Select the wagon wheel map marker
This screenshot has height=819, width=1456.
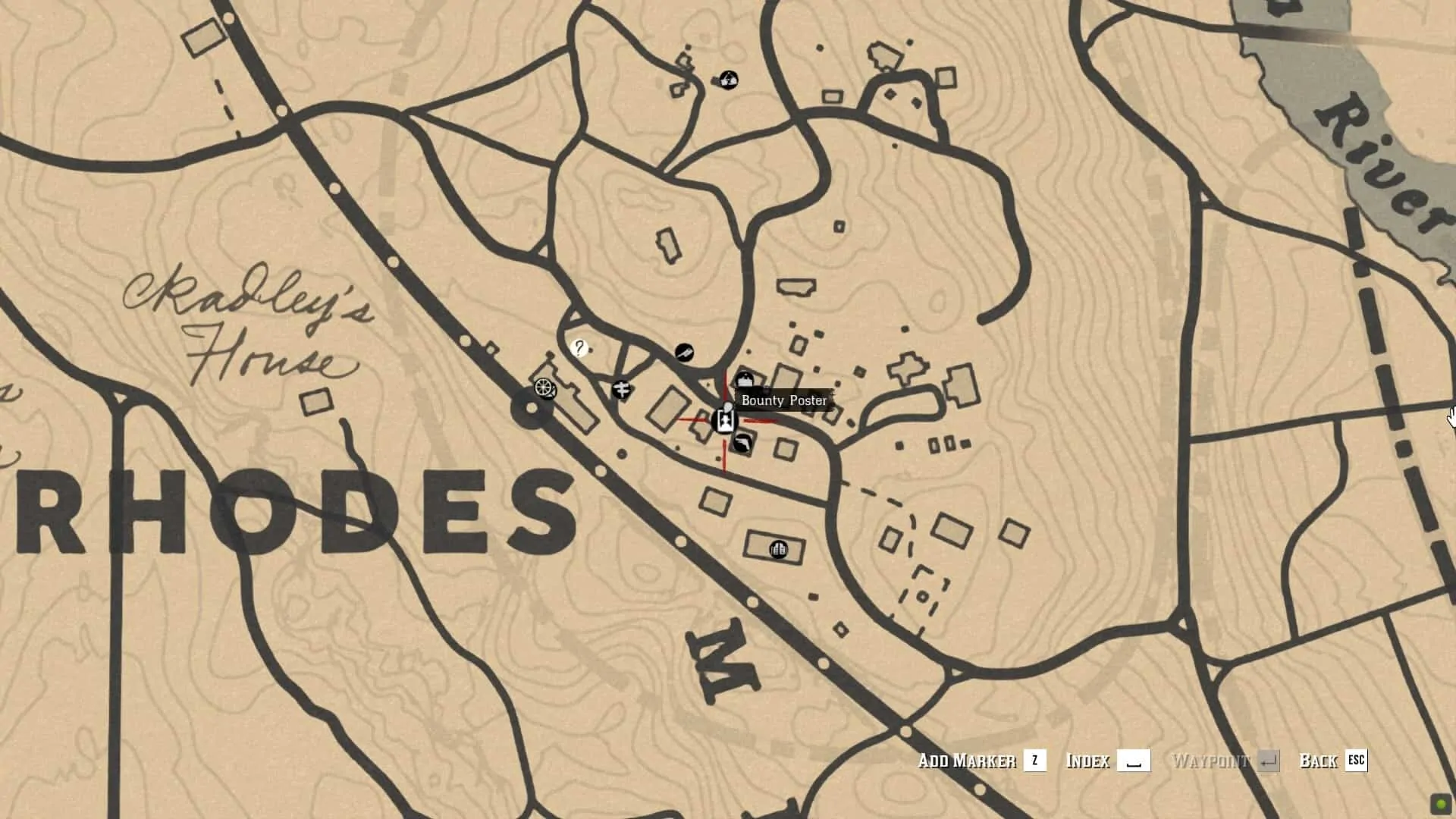pos(544,389)
